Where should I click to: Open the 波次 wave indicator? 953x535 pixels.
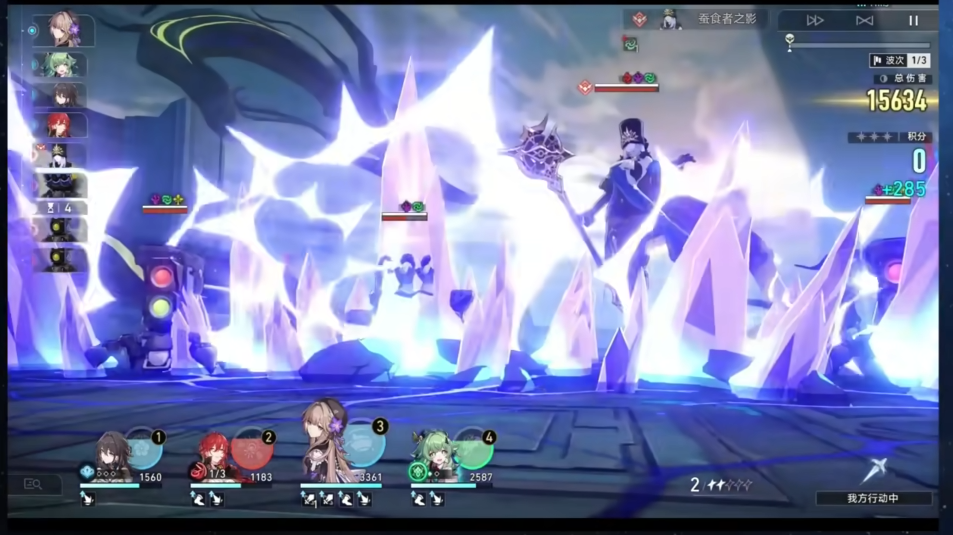pos(899,61)
